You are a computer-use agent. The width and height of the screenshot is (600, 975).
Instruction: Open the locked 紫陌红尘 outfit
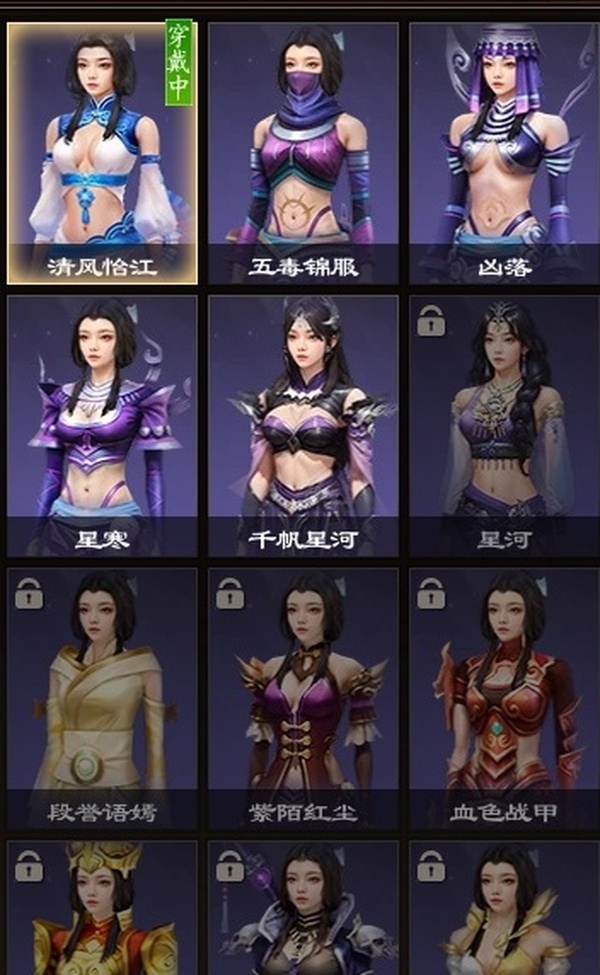303,698
